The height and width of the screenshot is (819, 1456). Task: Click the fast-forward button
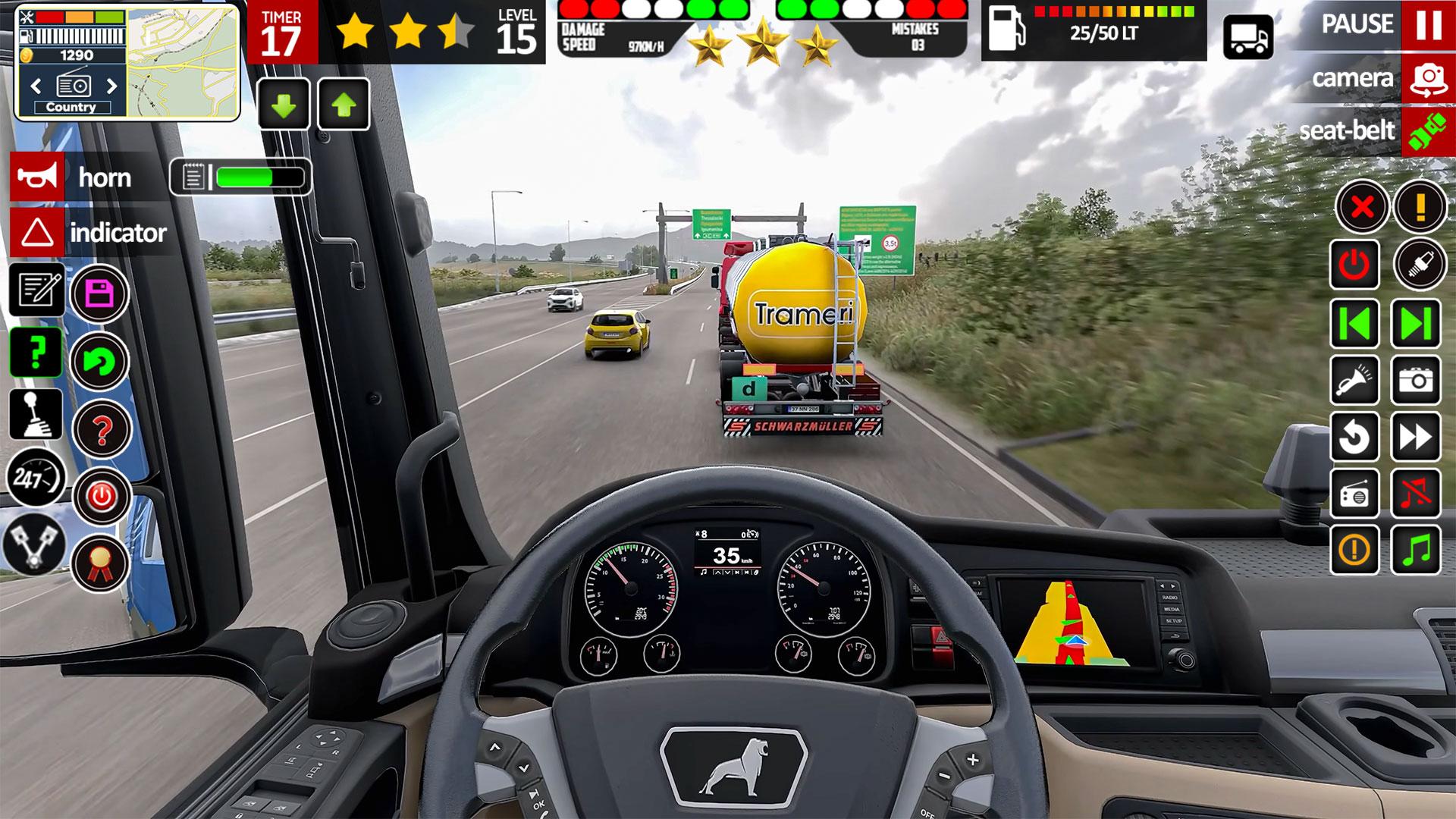coord(1416,437)
